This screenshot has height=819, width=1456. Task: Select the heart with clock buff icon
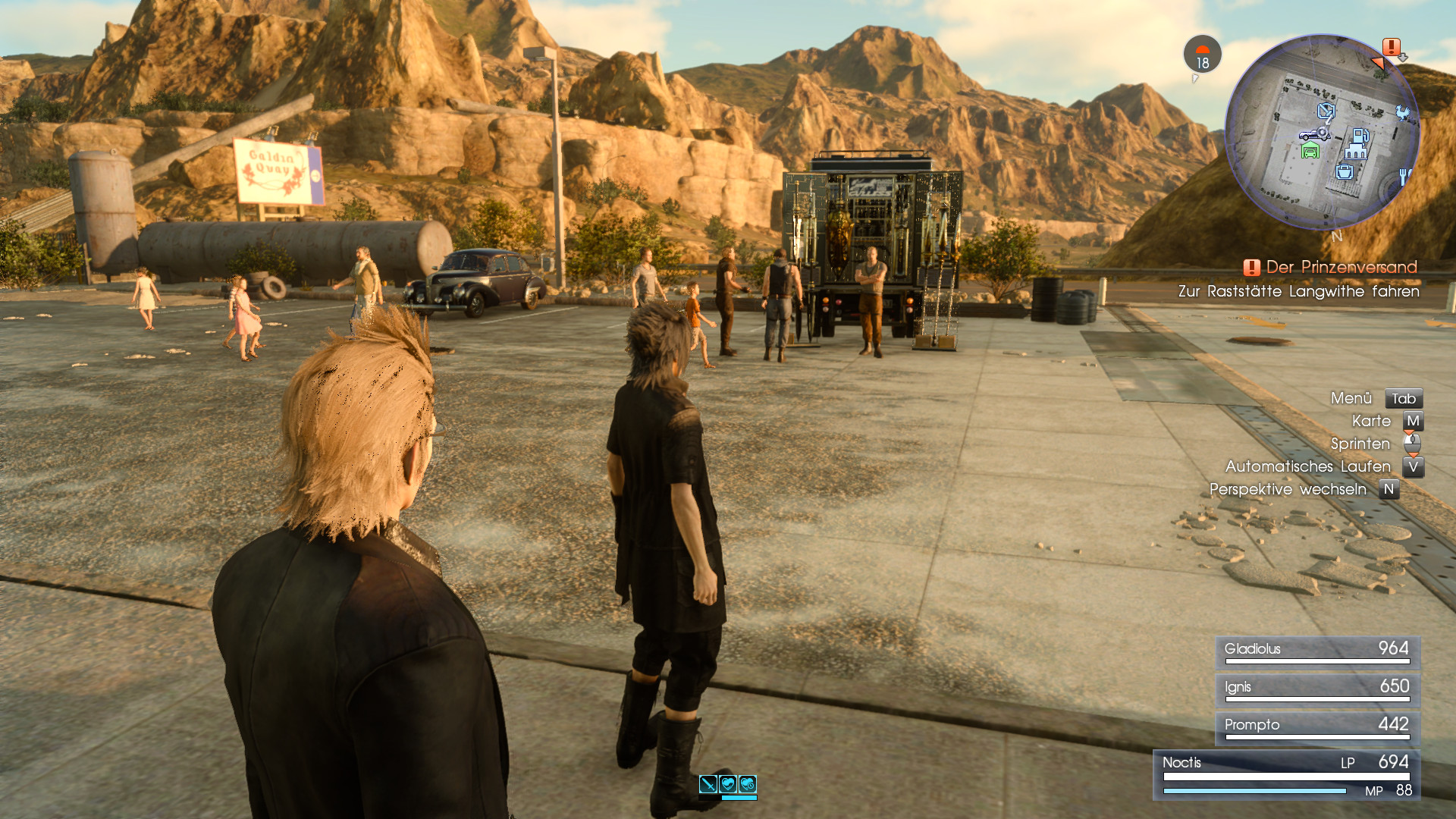[x=748, y=784]
